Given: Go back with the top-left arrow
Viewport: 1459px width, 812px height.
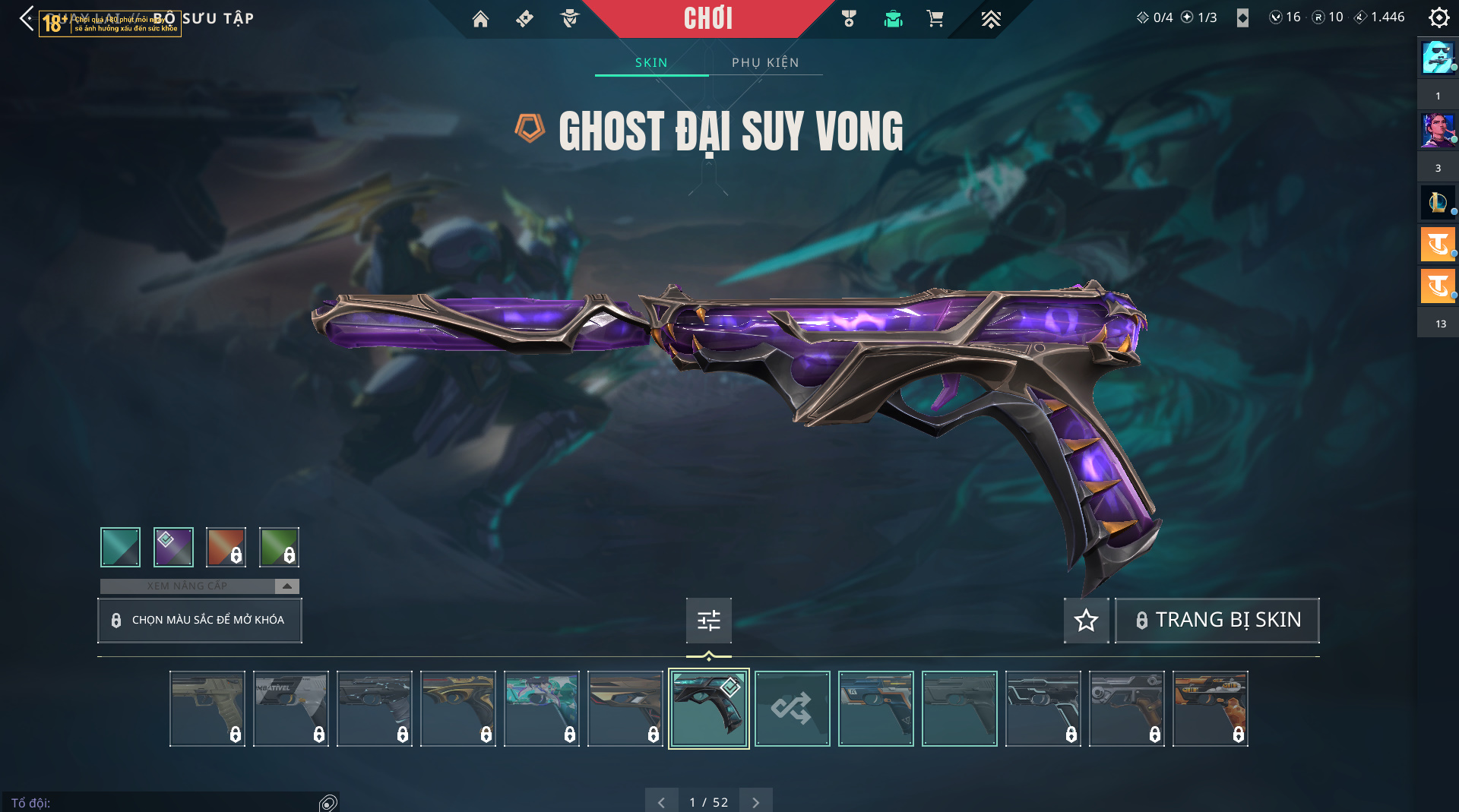Looking at the screenshot, I should (27, 18).
